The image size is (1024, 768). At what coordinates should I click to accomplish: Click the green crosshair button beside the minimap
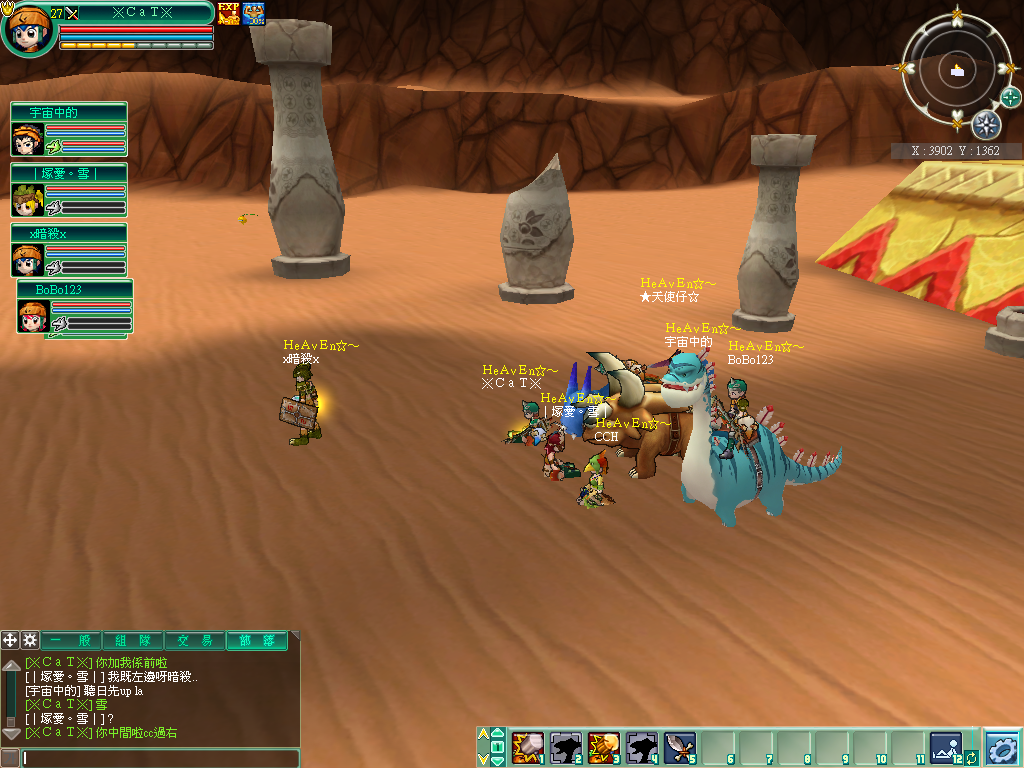(x=1011, y=97)
